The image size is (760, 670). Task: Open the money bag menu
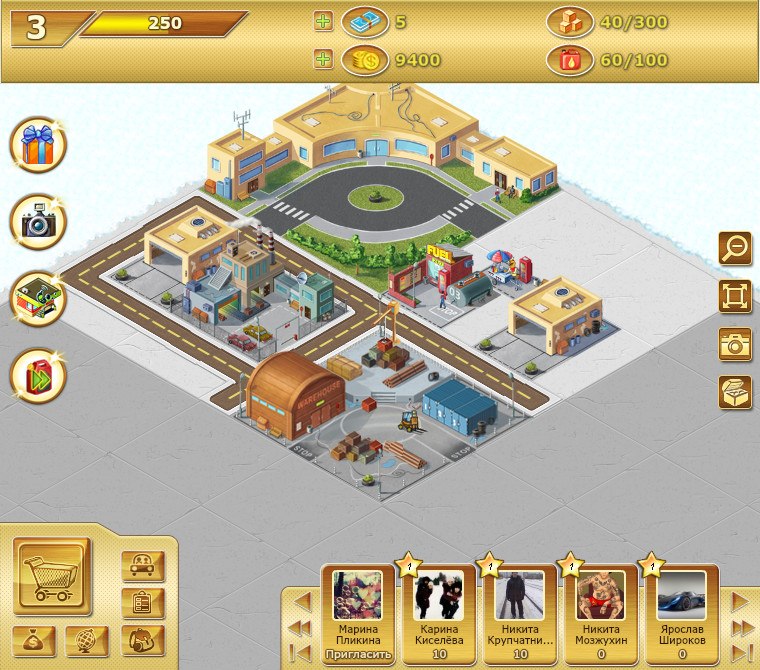[35, 640]
